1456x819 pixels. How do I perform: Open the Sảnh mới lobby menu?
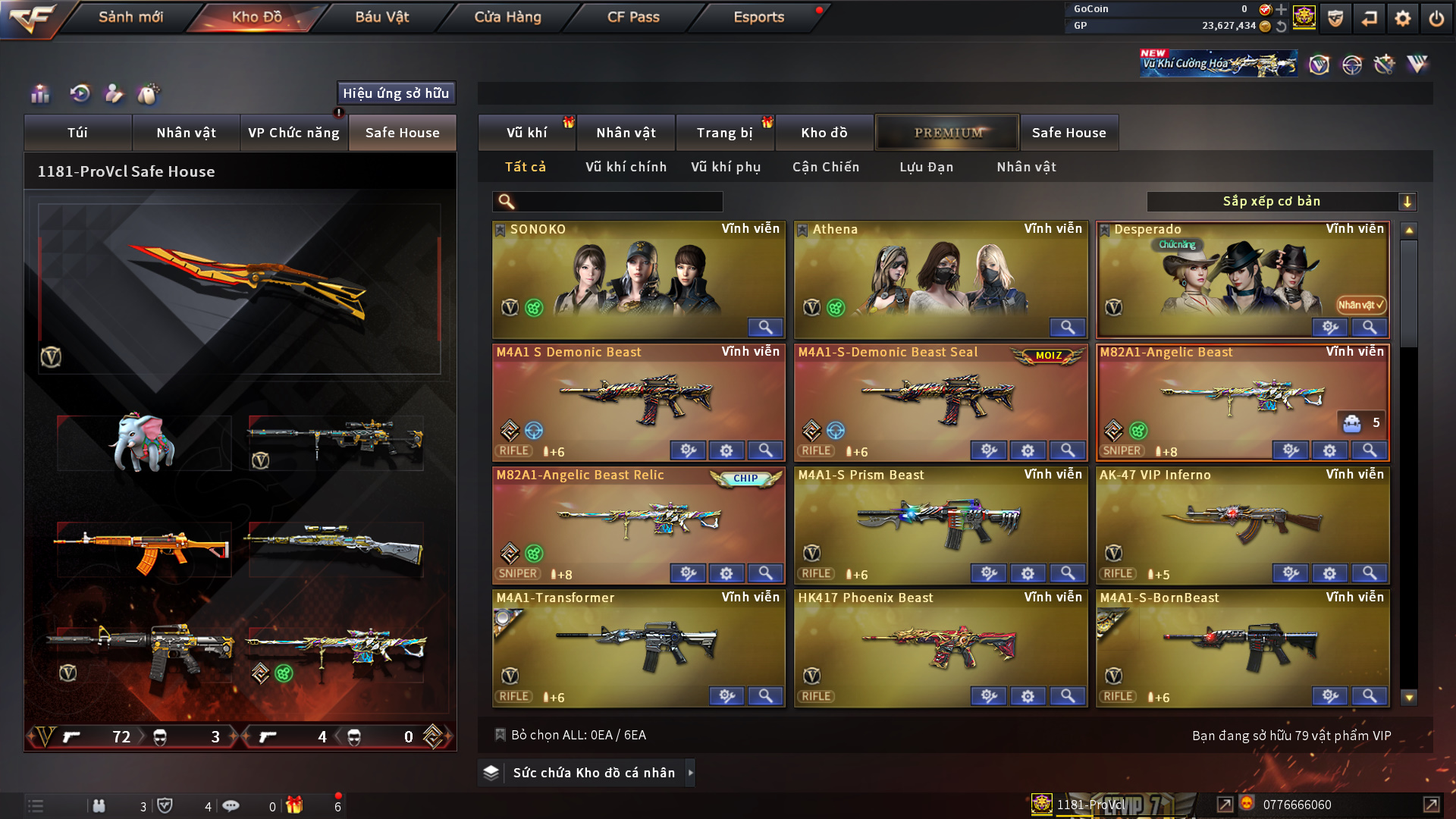click(130, 17)
